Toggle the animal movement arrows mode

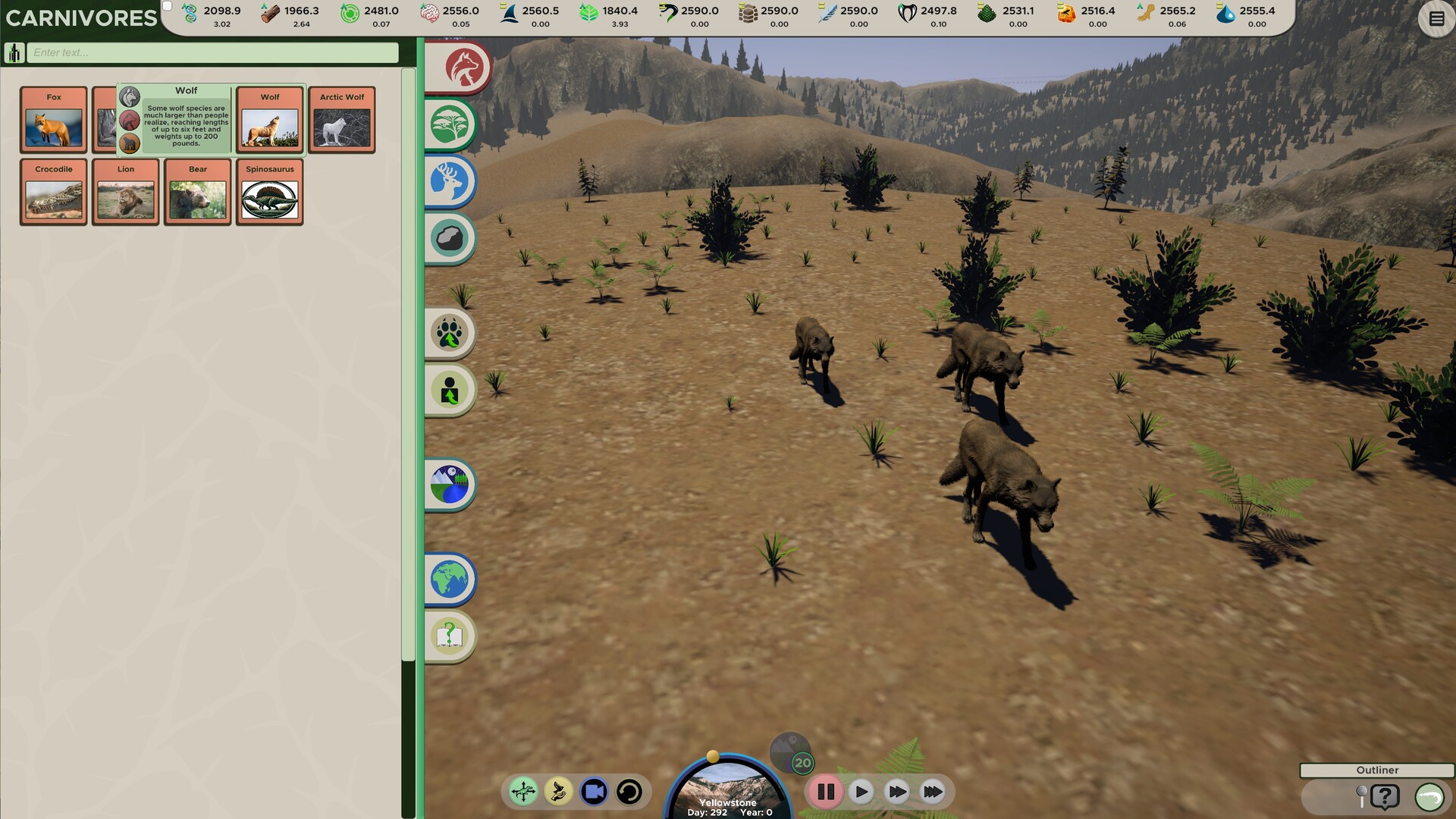click(x=523, y=791)
